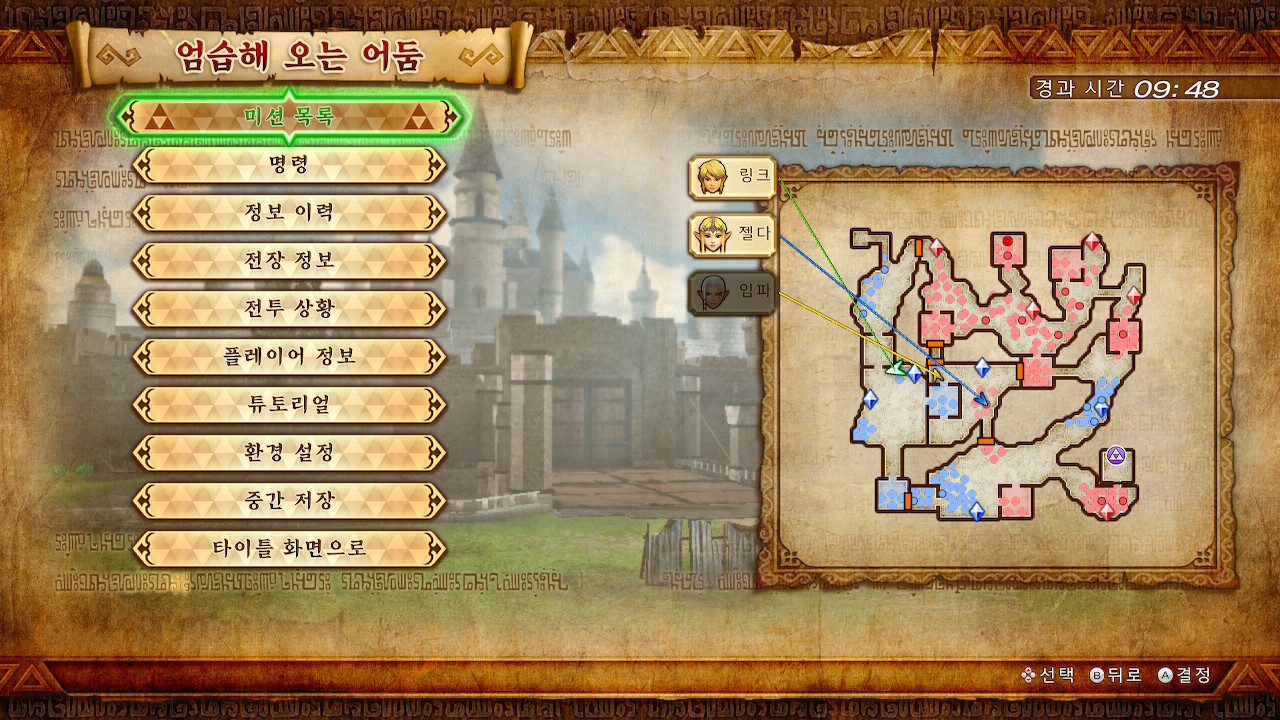
Task: Show the 전투 상황 screen
Action: point(289,309)
